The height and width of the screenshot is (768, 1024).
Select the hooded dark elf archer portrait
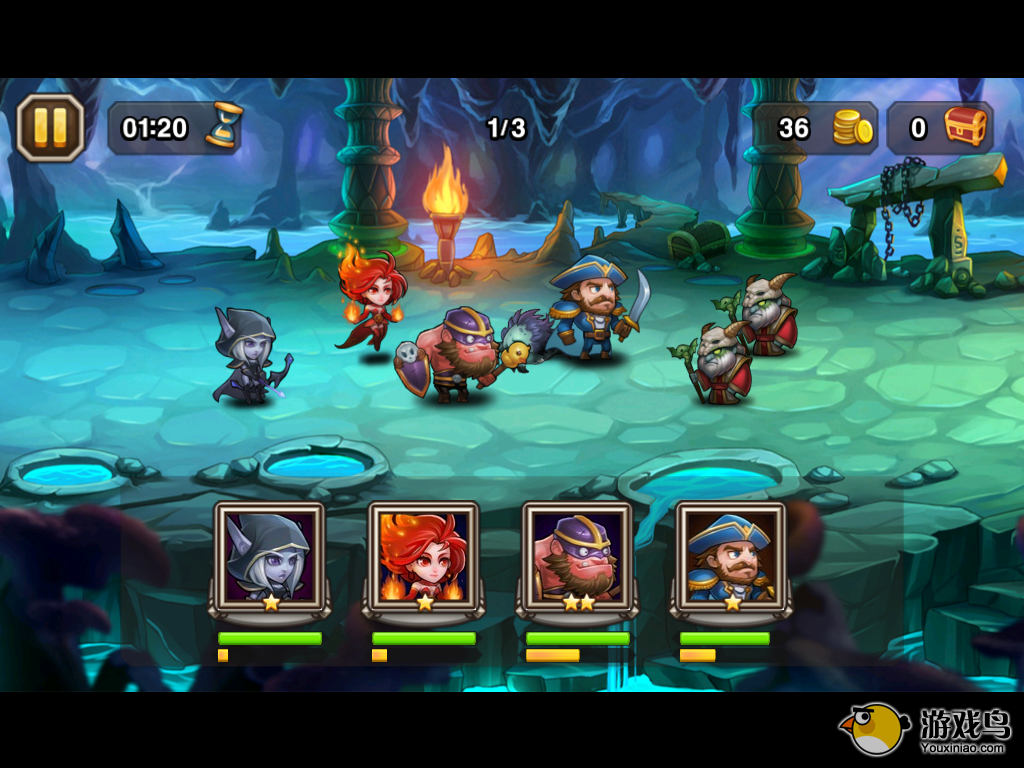(x=269, y=557)
